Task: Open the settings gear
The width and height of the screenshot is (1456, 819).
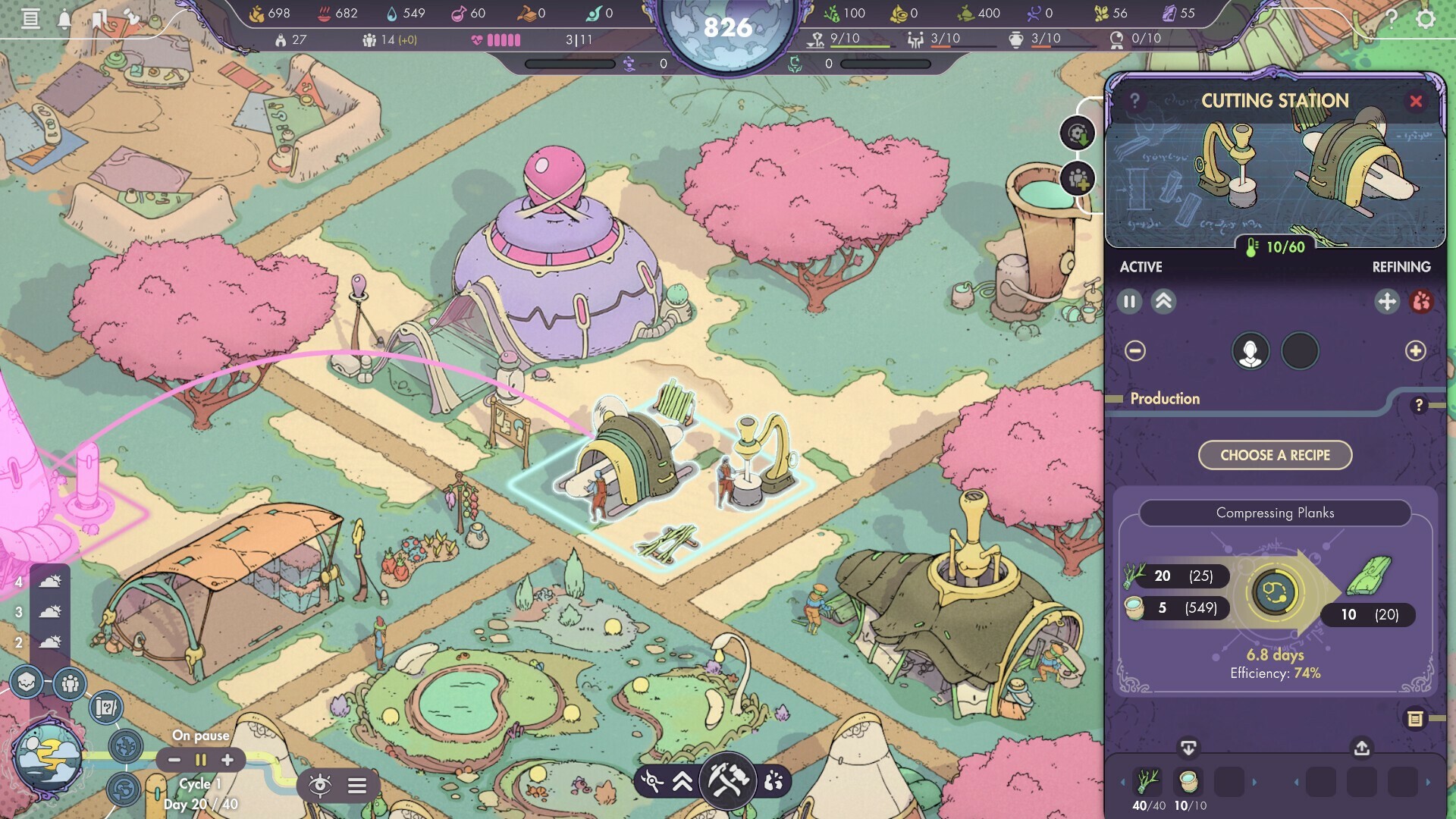Action: pos(1426,18)
